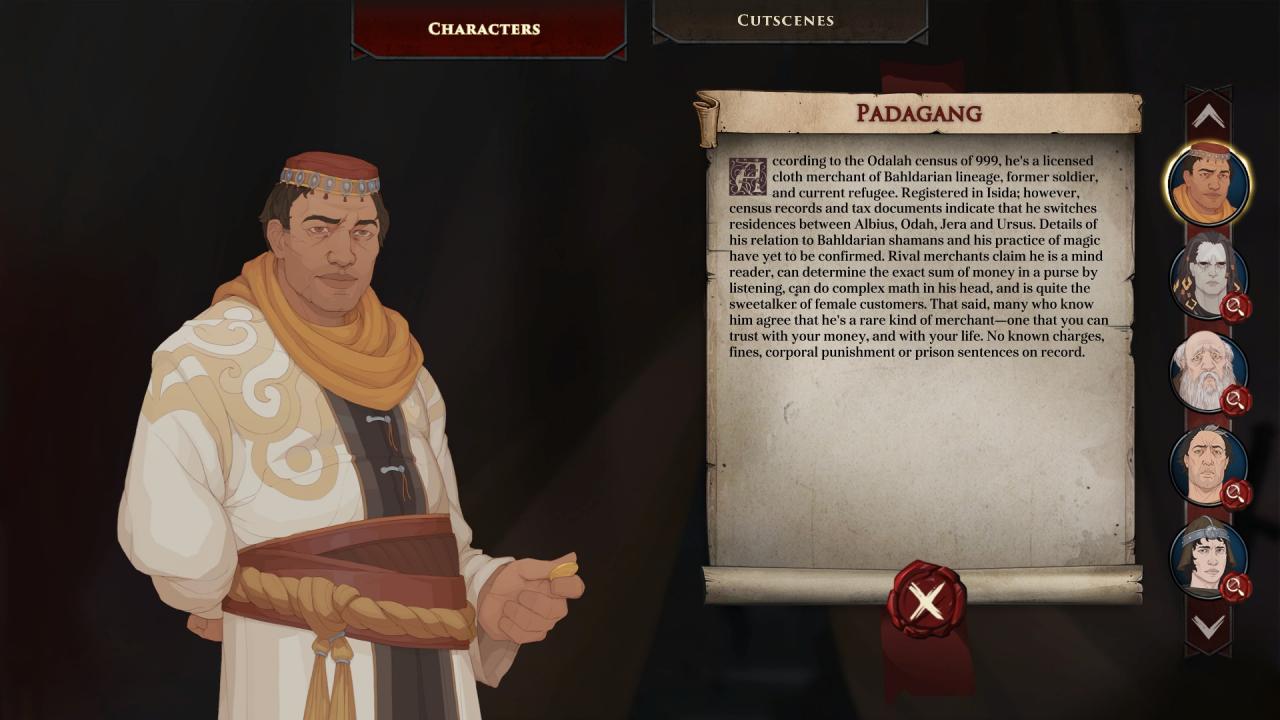Select the white-bearded old man portrait
Screen dimensions: 1280x720
pyautogui.click(x=1208, y=372)
